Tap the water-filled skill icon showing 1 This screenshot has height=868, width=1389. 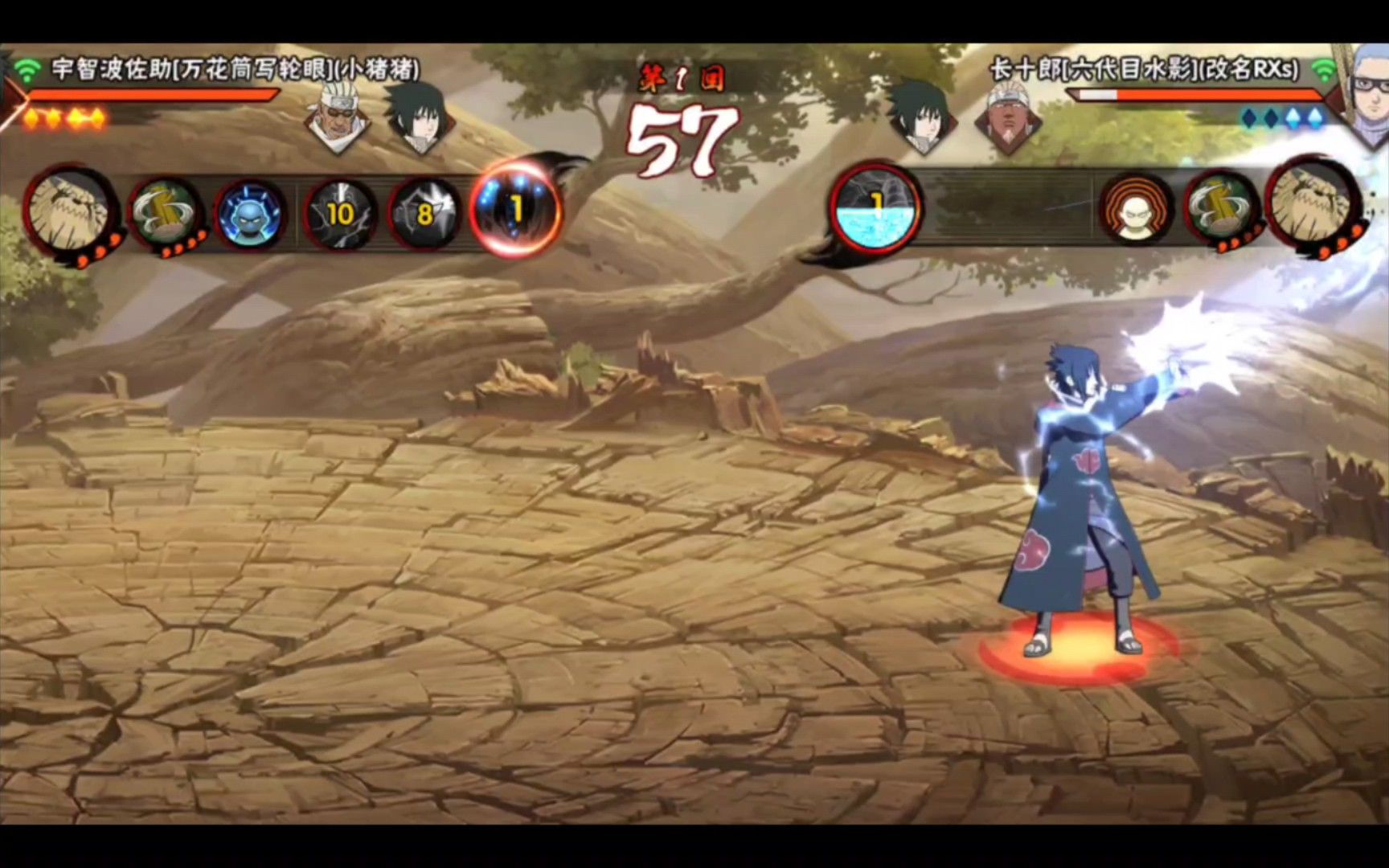[875, 207]
